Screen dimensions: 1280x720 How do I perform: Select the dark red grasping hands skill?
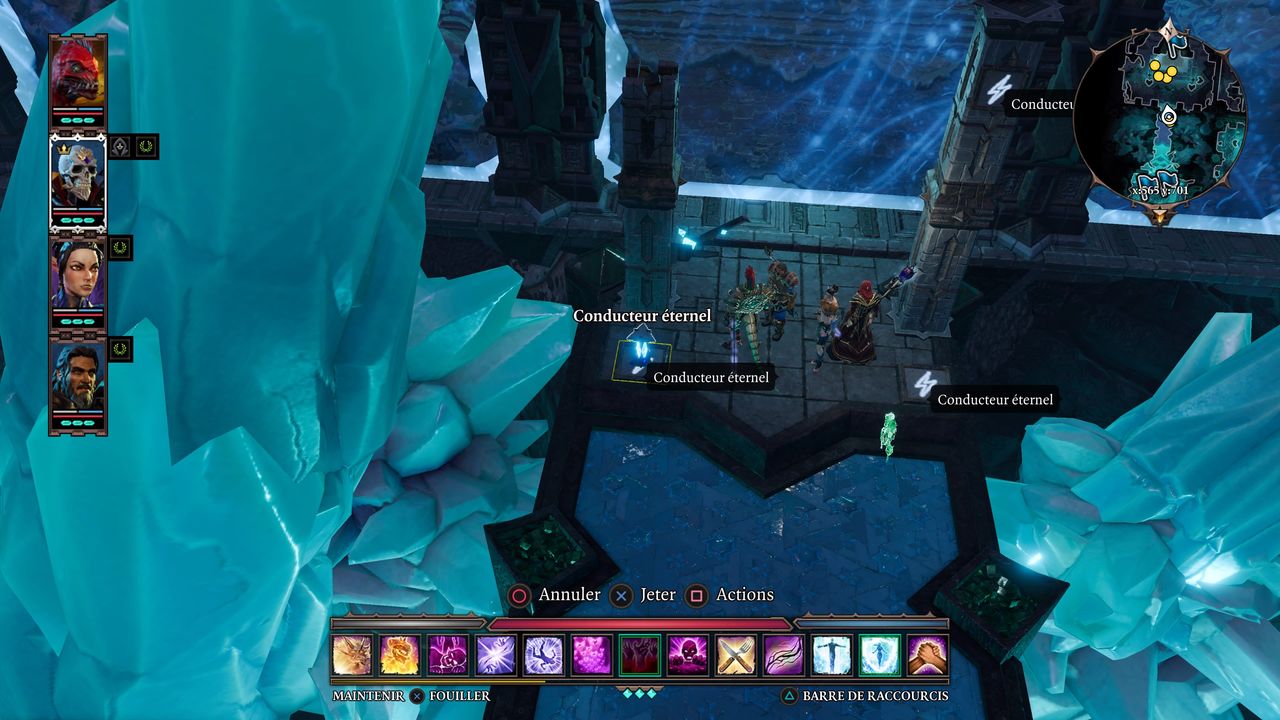pos(640,656)
